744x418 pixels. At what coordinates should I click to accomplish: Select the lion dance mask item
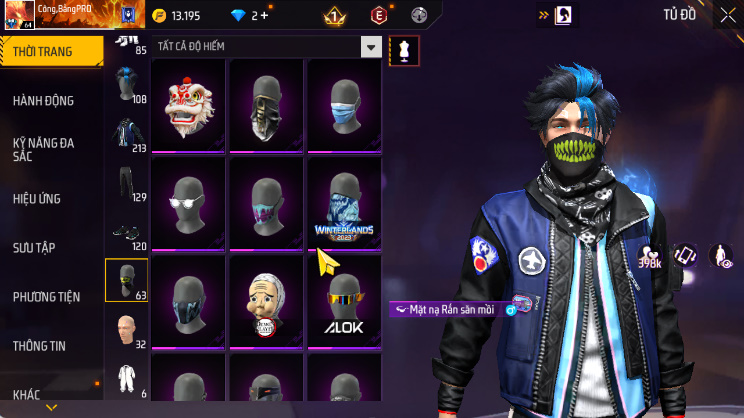pos(188,105)
